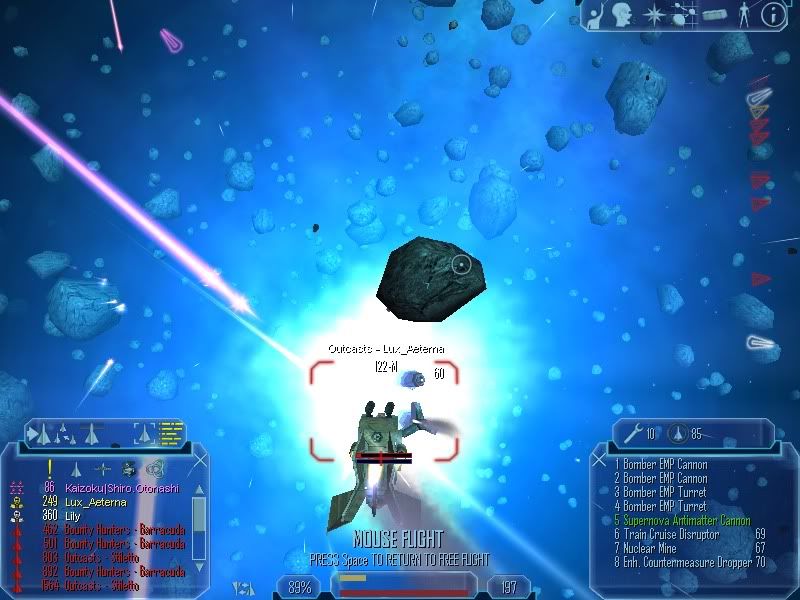
Task: Show important contacts with the exclamation filter
Action: (x=47, y=468)
